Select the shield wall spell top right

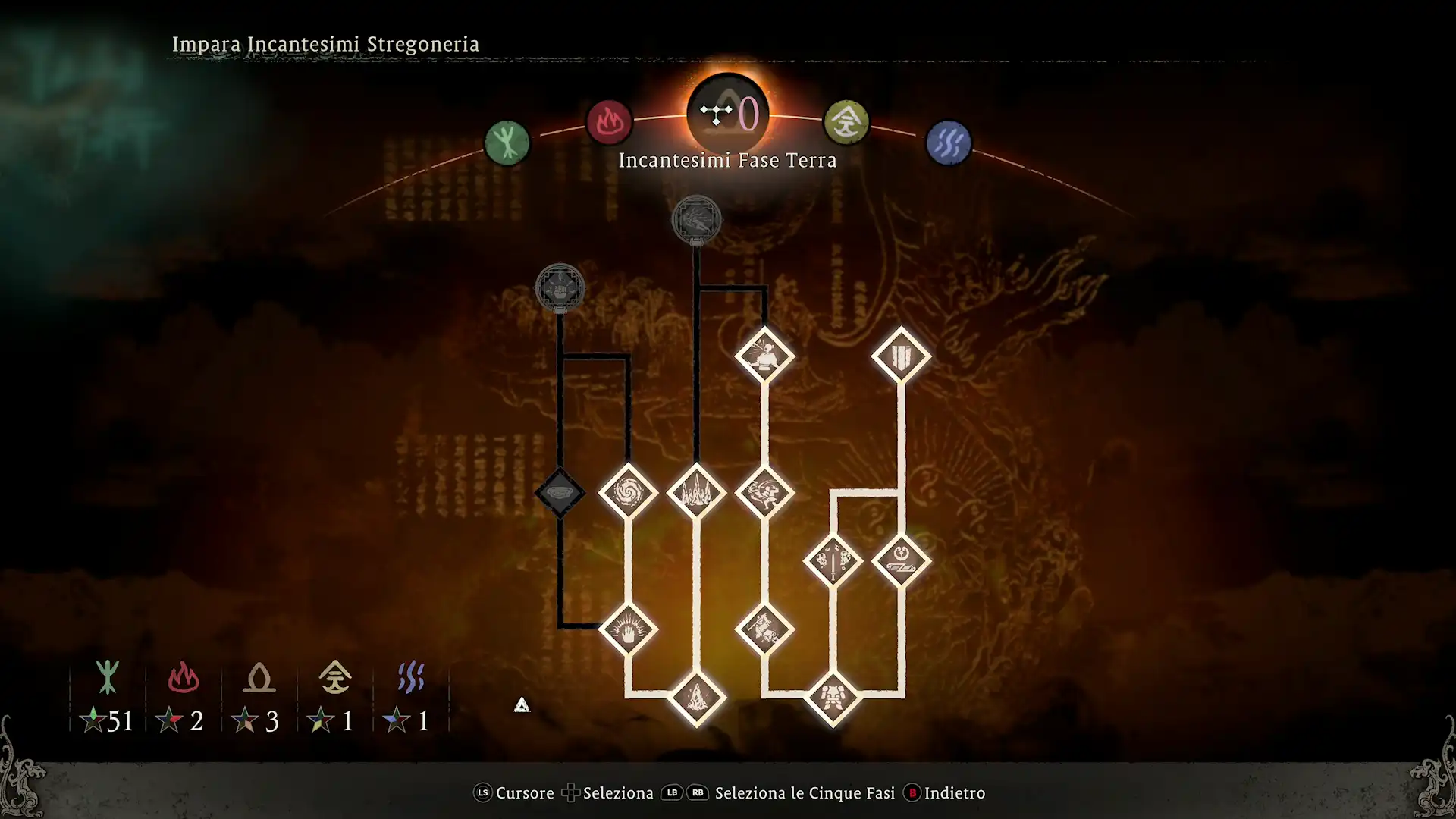902,354
